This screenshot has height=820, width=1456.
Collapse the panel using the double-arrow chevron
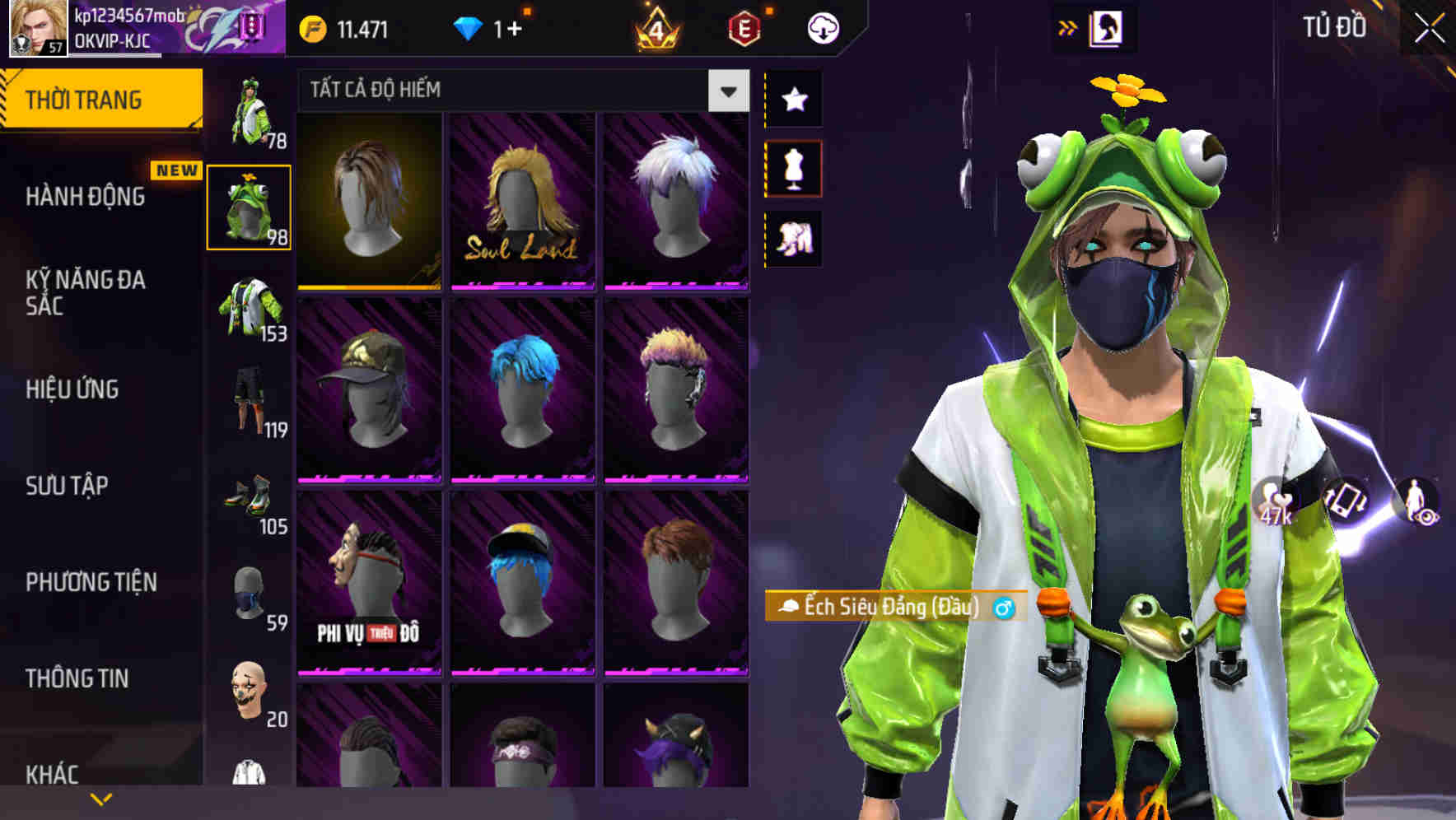1066,26
